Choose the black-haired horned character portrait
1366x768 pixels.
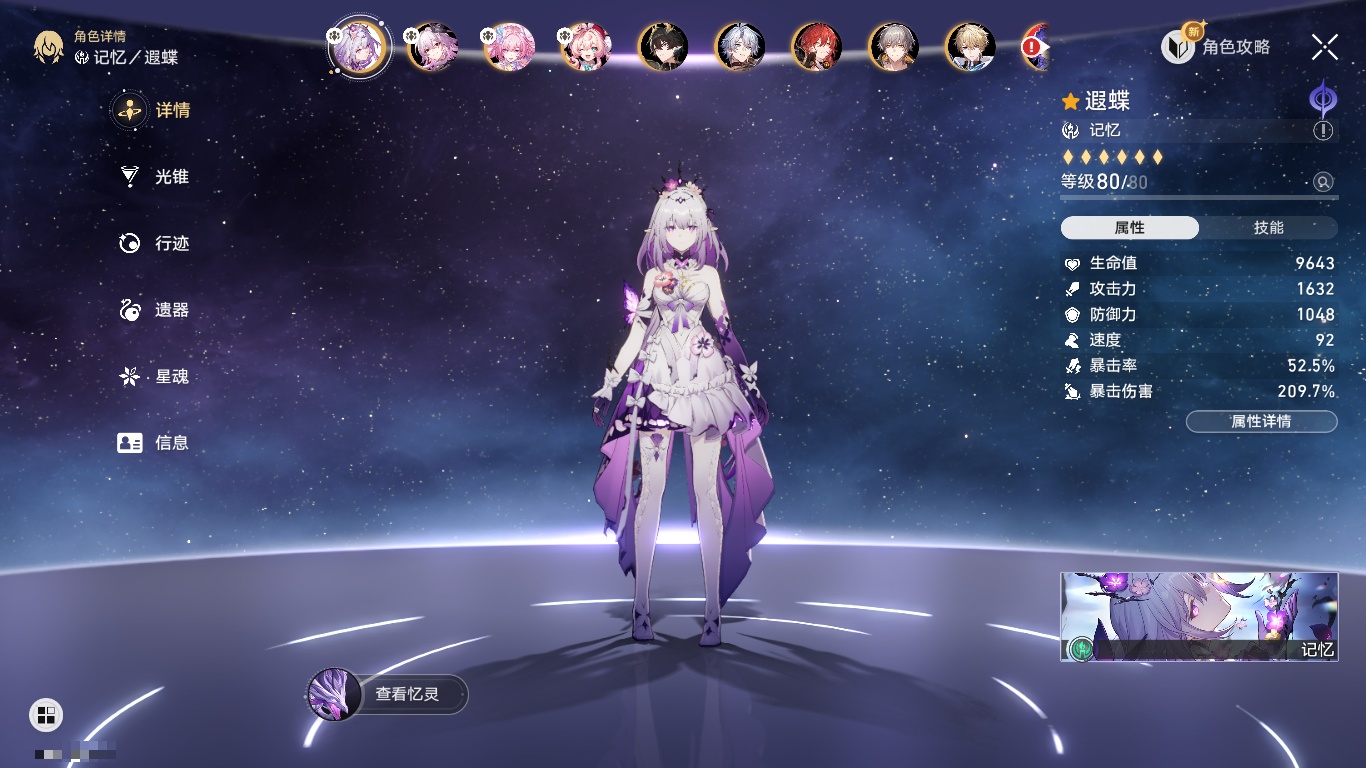[663, 47]
